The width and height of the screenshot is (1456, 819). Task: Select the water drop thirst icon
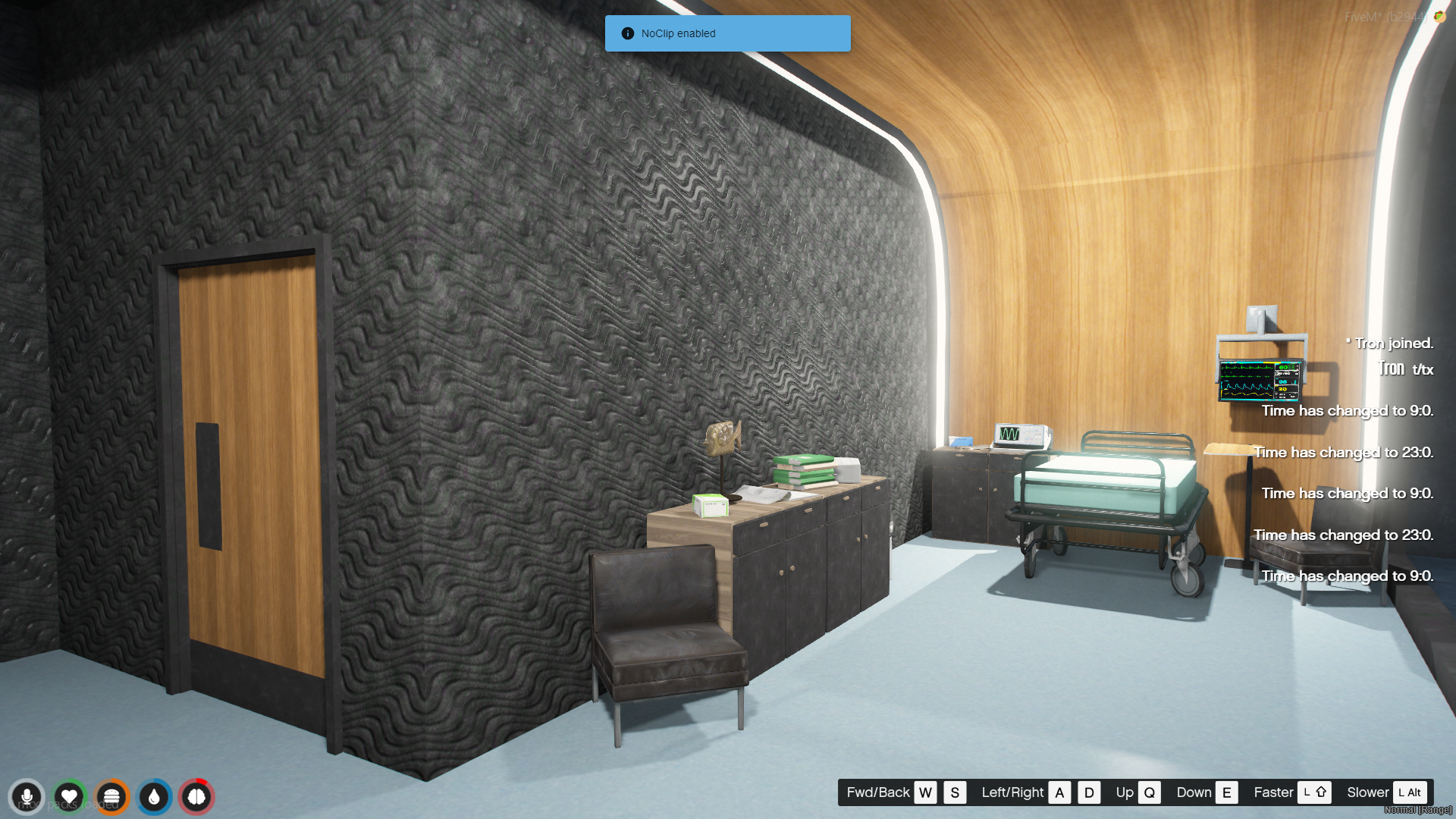point(154,797)
